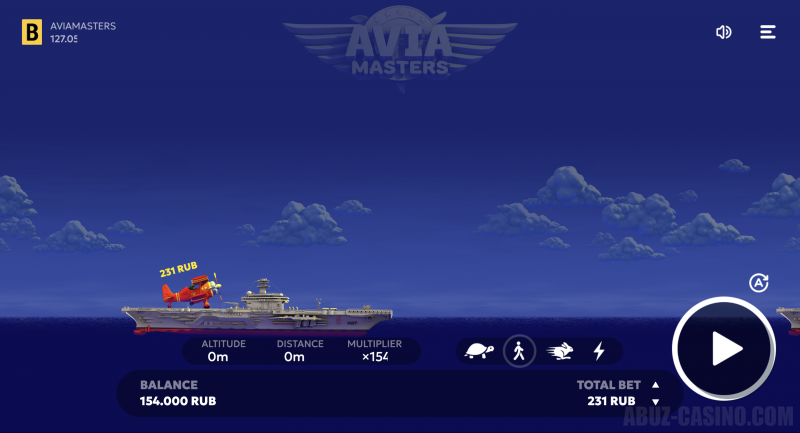Start the flight with the play button
Screen dimensions: 800x433
click(724, 349)
